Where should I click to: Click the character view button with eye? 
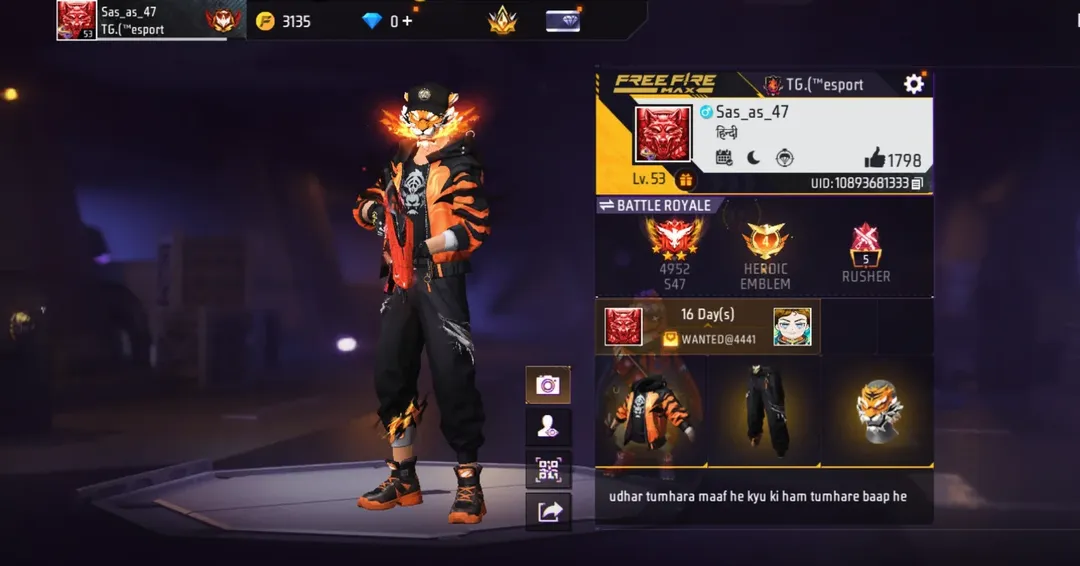(548, 427)
